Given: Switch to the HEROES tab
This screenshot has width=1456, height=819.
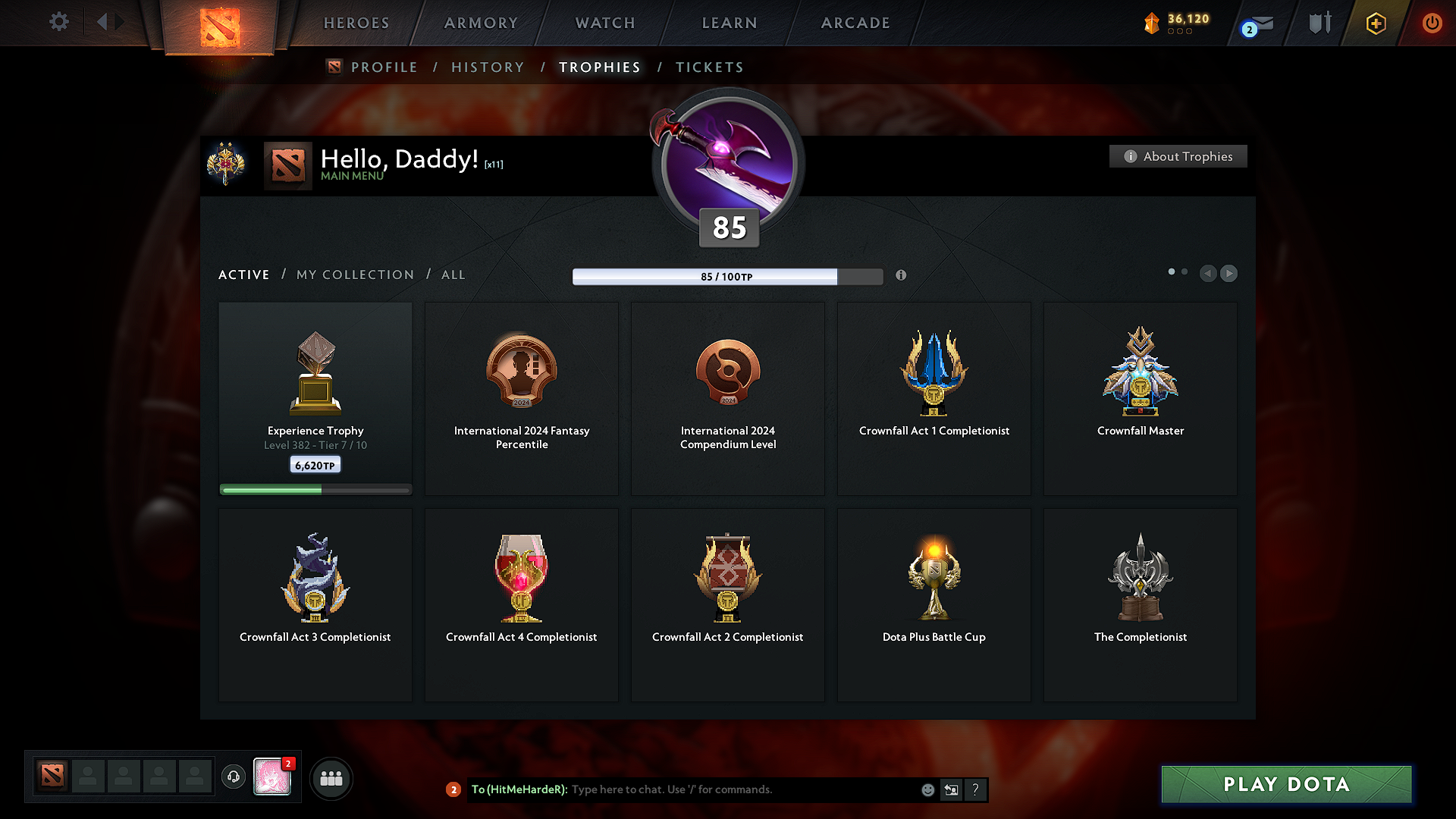Looking at the screenshot, I should click(x=356, y=23).
